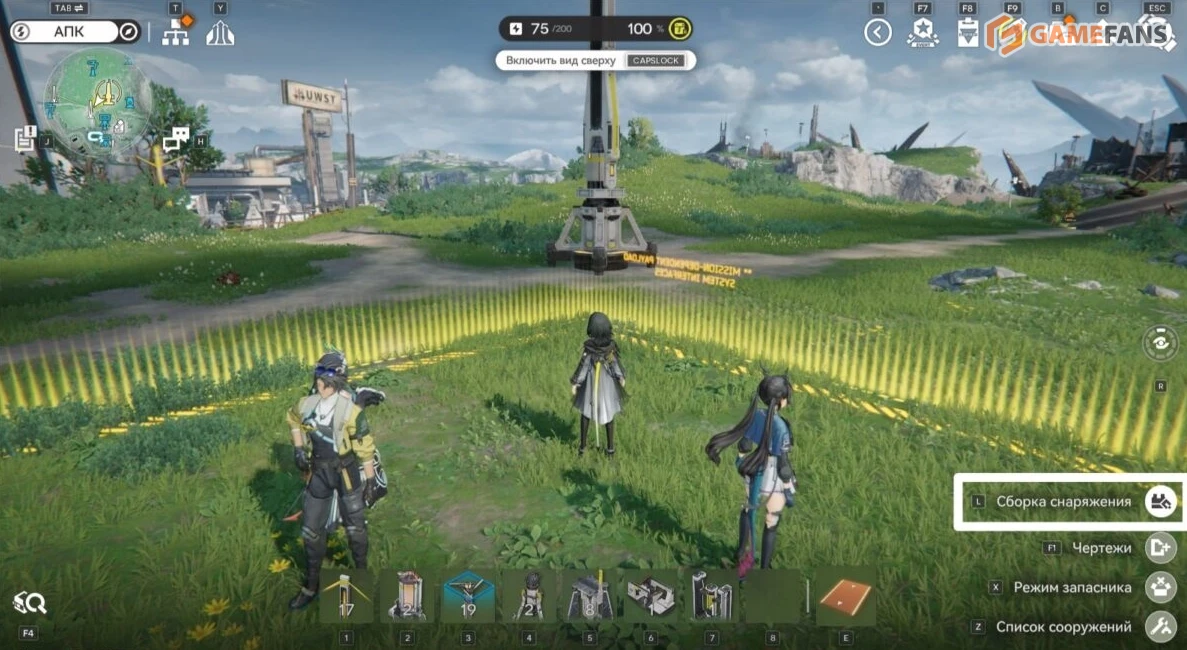Image resolution: width=1187 pixels, height=650 pixels.
Task: Open the clipboard icon beside Event badge
Action: [x=967, y=34]
